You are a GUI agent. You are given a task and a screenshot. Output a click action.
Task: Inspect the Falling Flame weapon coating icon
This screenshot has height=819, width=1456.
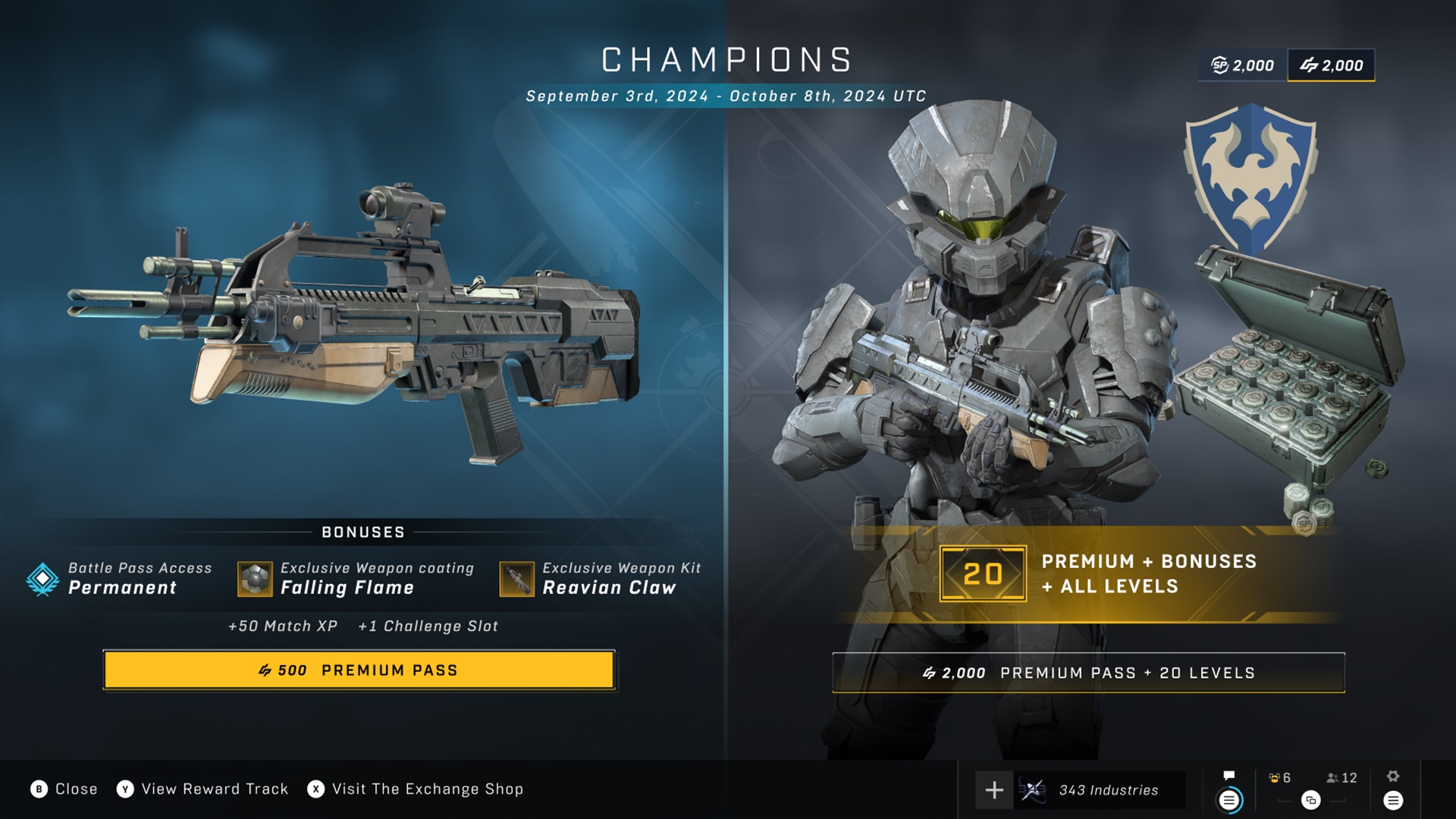[x=255, y=579]
